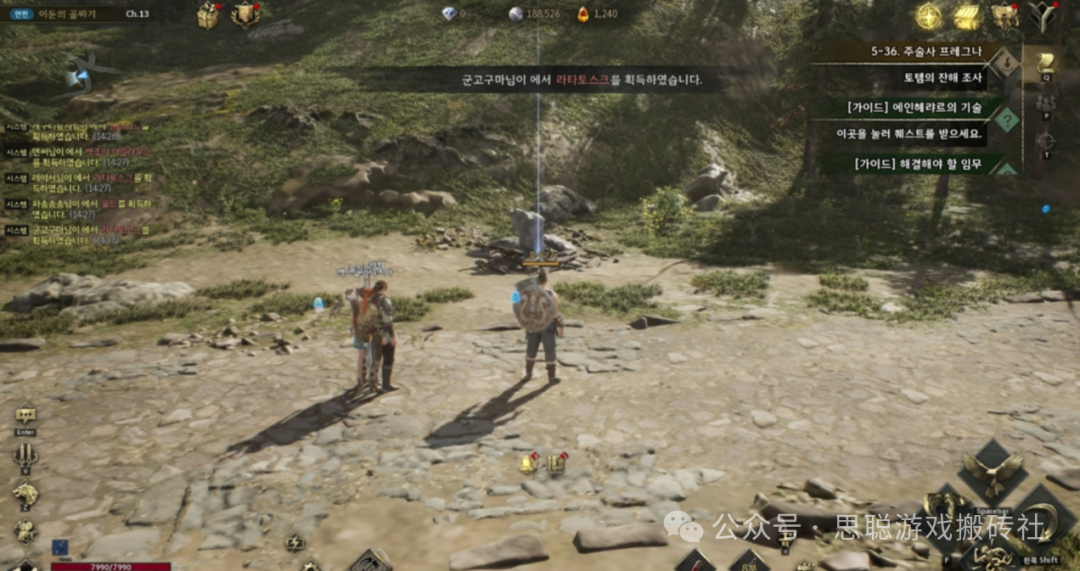The height and width of the screenshot is (571, 1080).
Task: Open the laurel shield icon with red dot
Action: [x=244, y=14]
